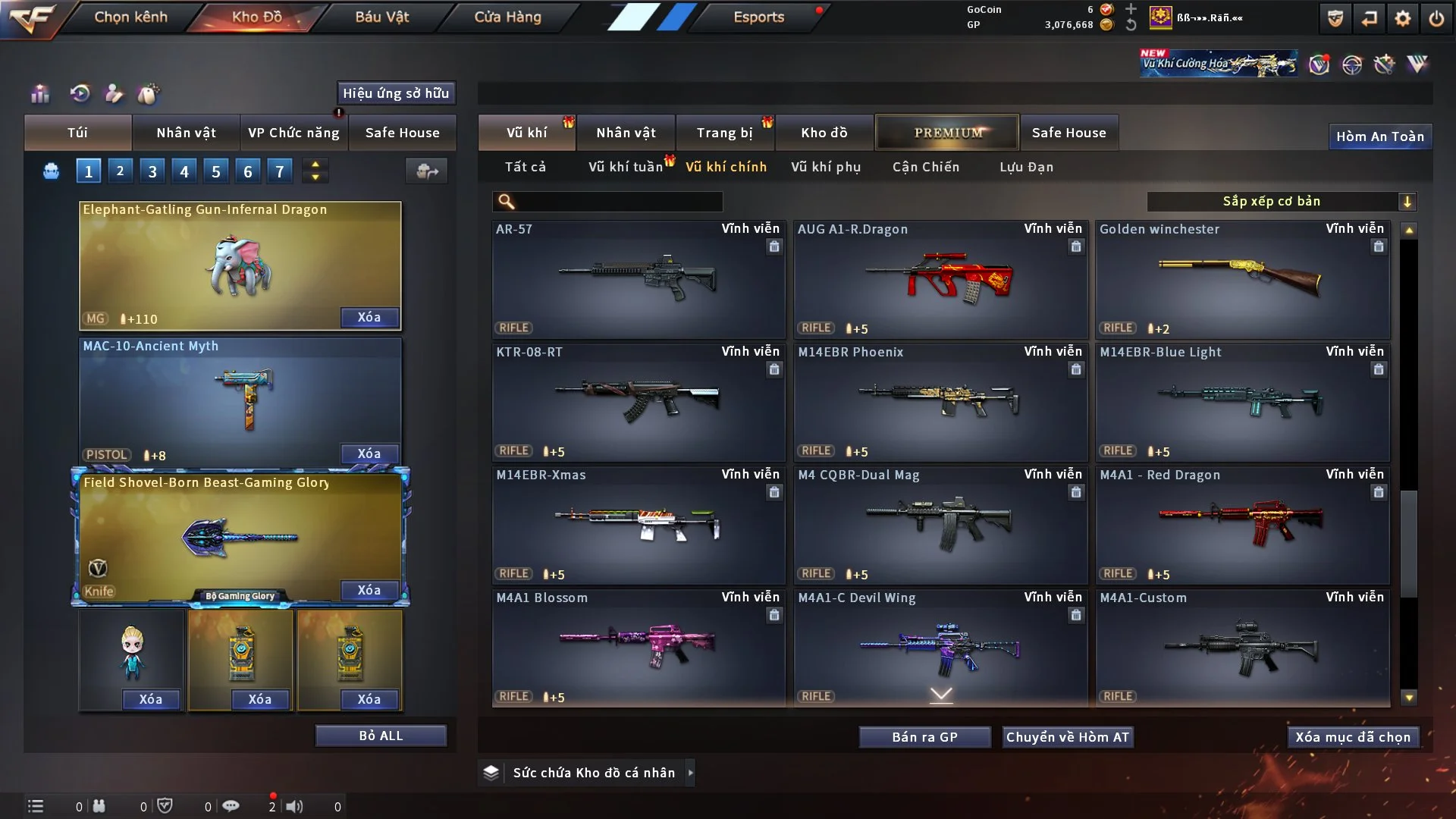The image size is (1456, 819).
Task: Open the Báu Vật menu
Action: click(x=381, y=17)
